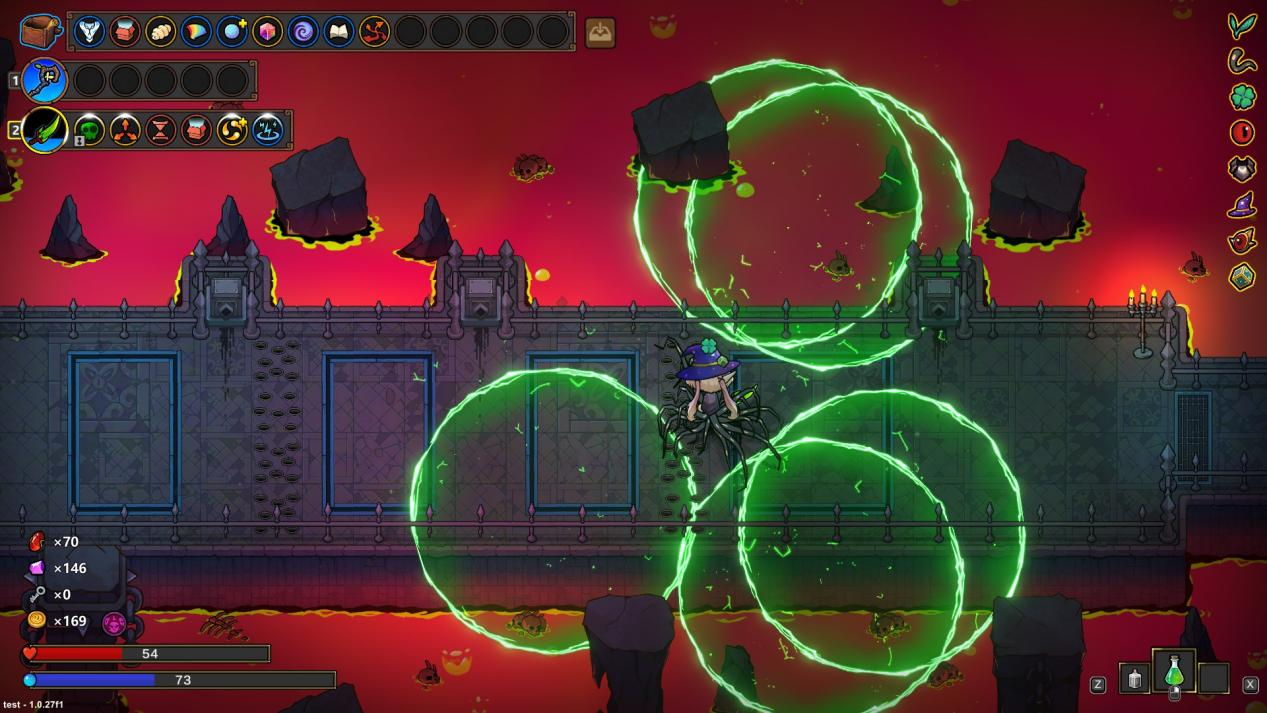
Task: Inspect the teal dice relic
Action: pyautogui.click(x=1242, y=276)
